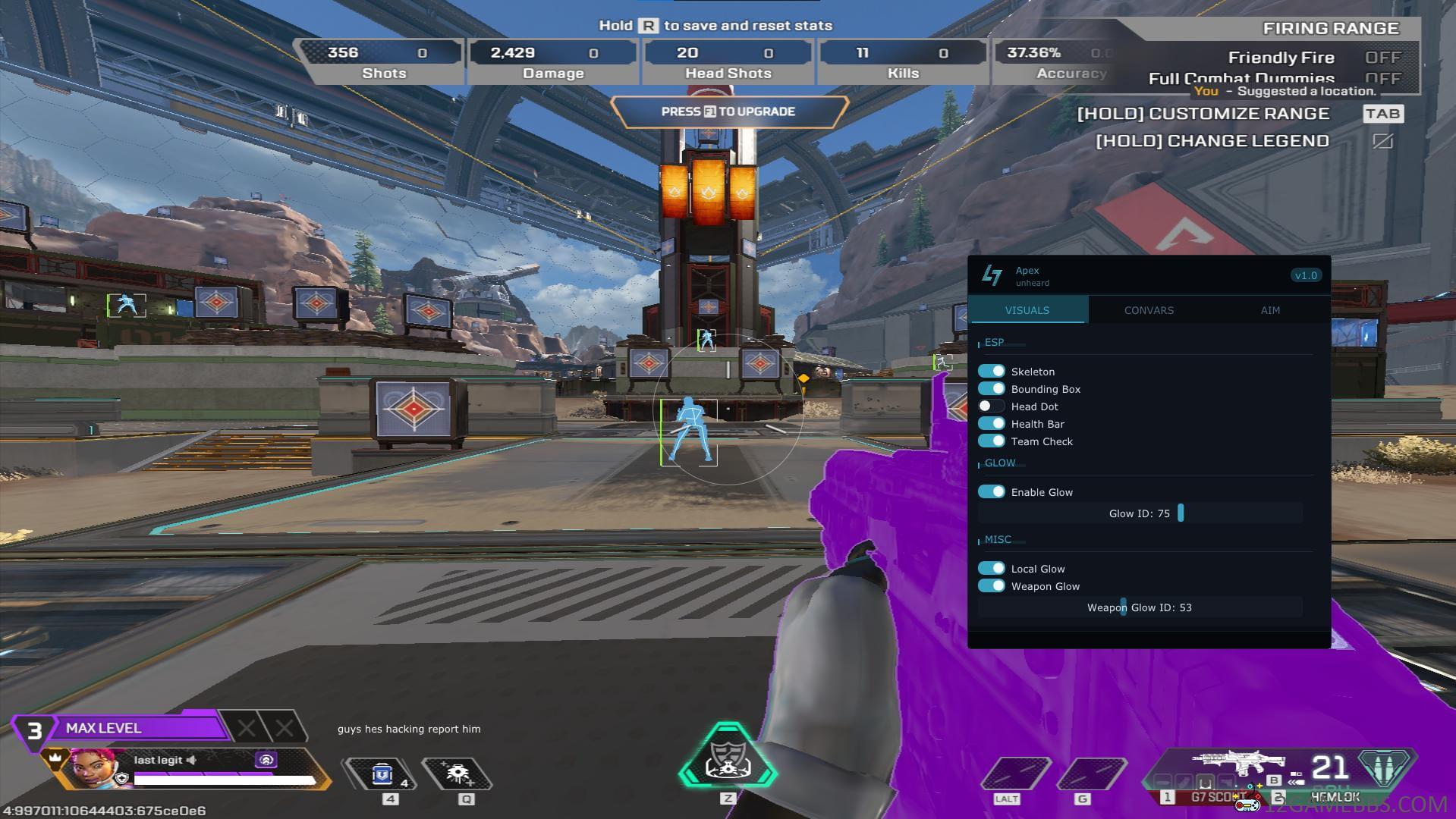The width and height of the screenshot is (1456, 819).
Task: Enable the Head Dot toggle
Action: [991, 406]
